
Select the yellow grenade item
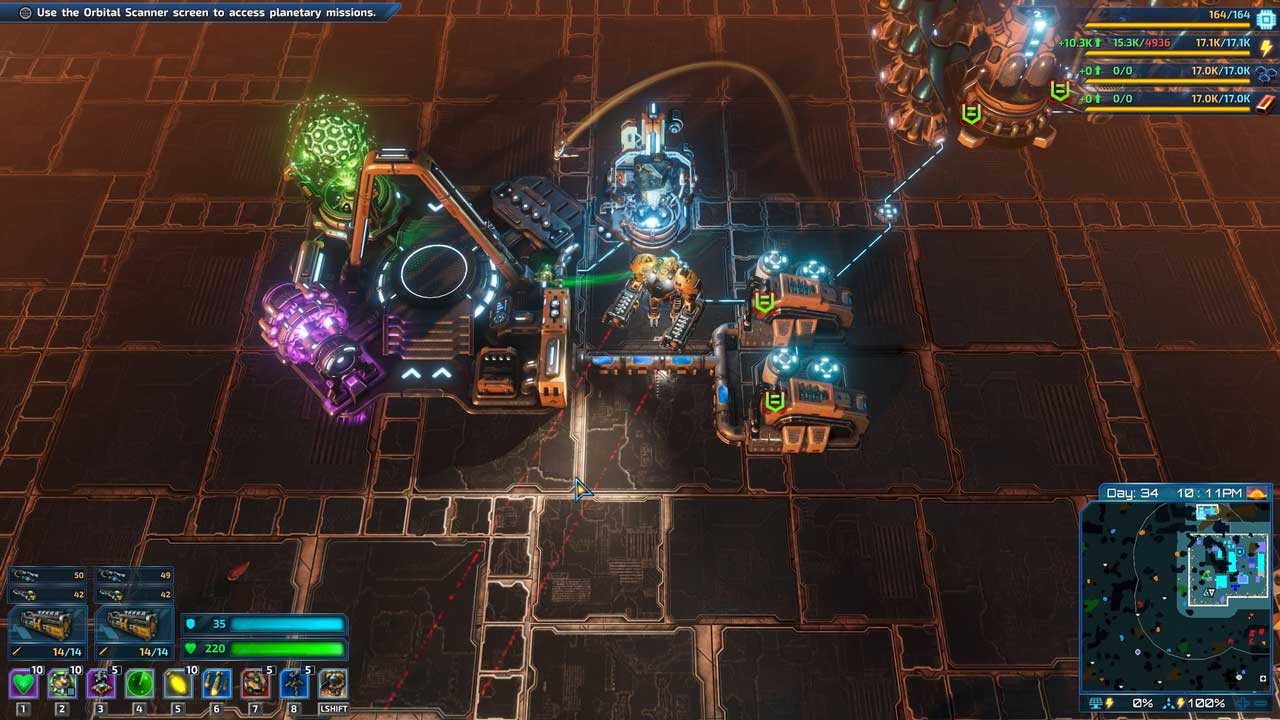tap(178, 684)
